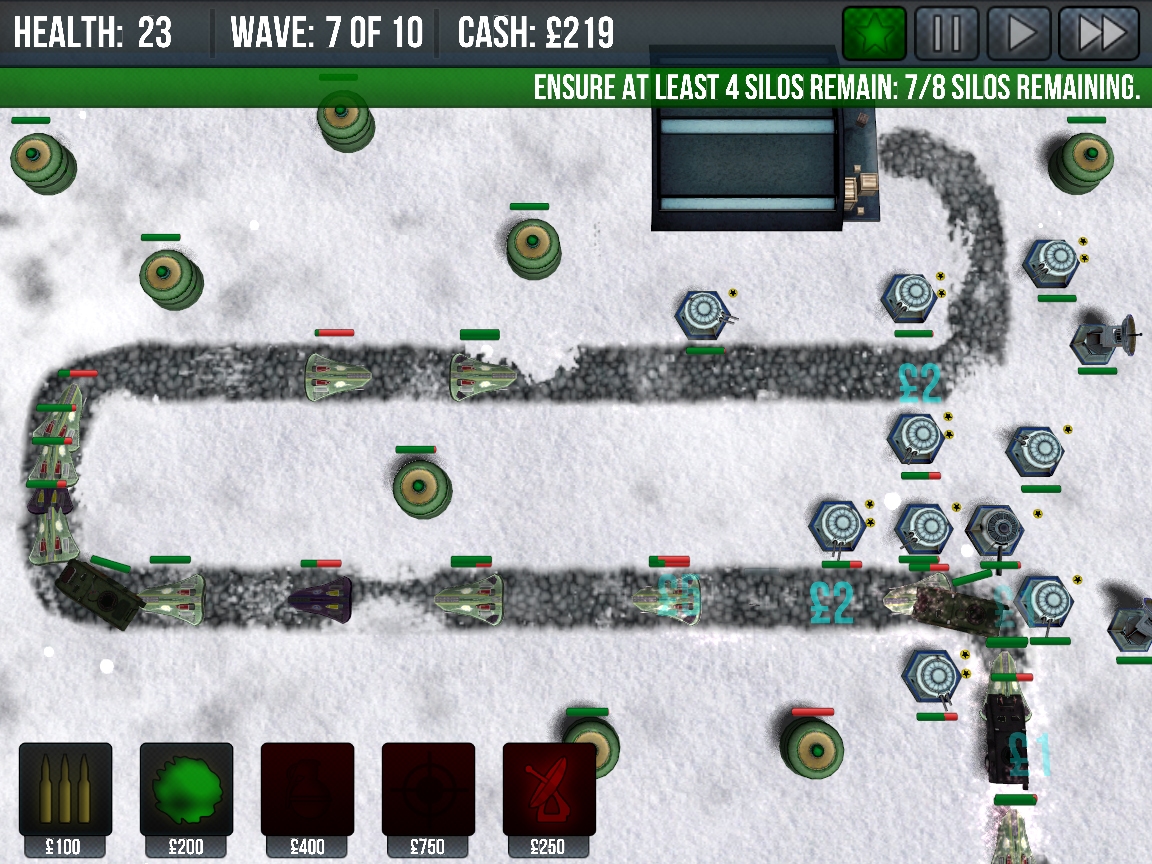Image resolution: width=1152 pixels, height=864 pixels.
Task: Select the £750 crosshair airstrike ability
Action: 428,790
